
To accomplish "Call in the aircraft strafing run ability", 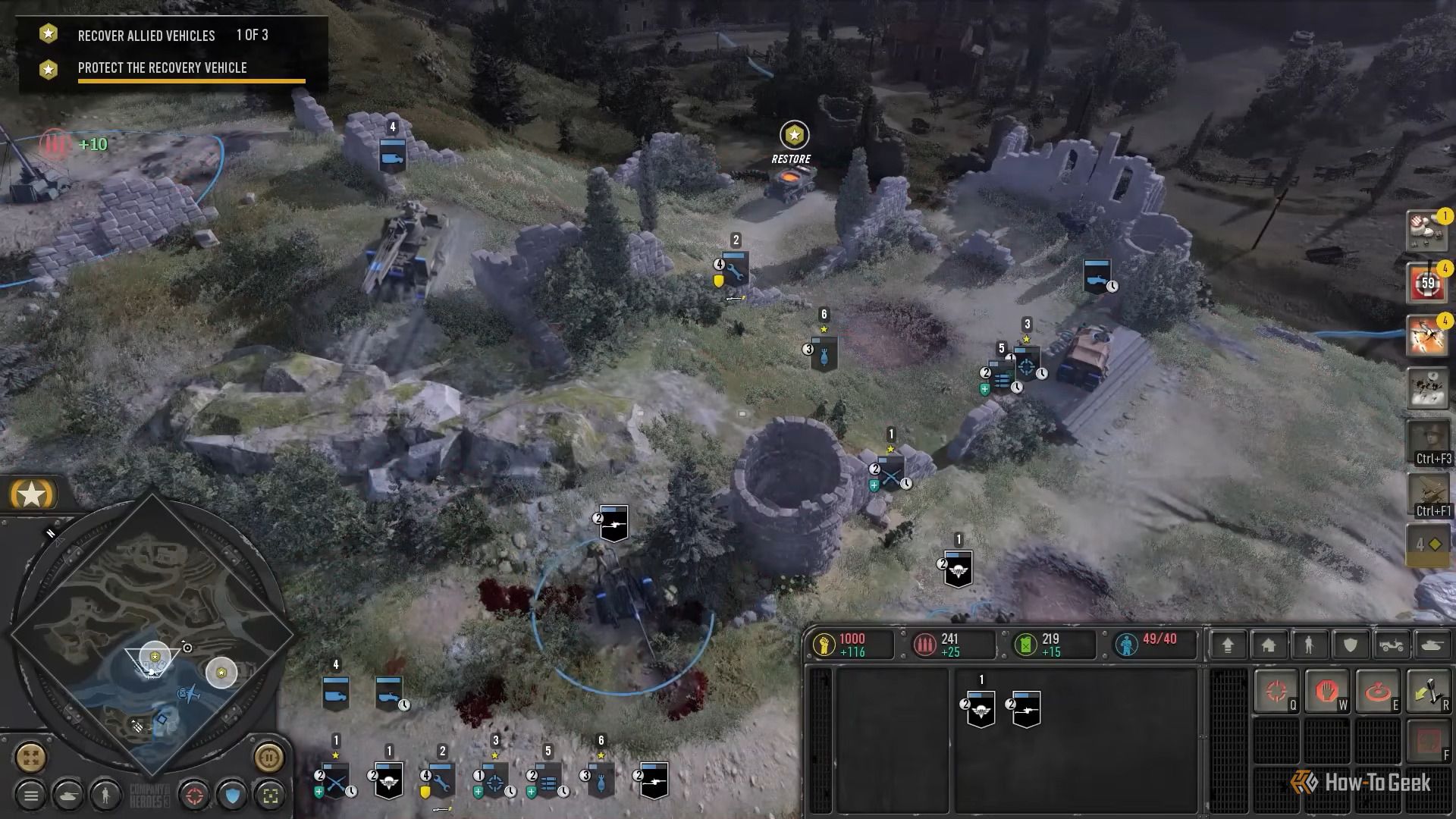I will (1427, 335).
